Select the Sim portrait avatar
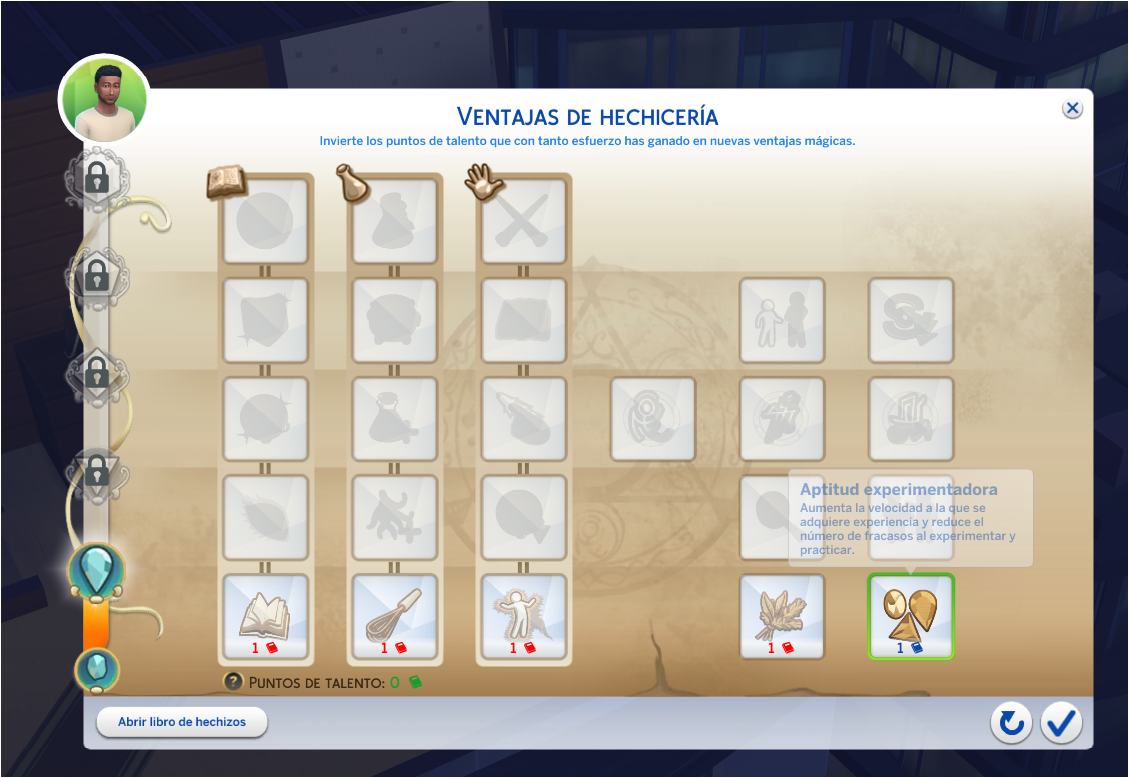Screen dimensions: 1129x778 pyautogui.click(x=104, y=99)
